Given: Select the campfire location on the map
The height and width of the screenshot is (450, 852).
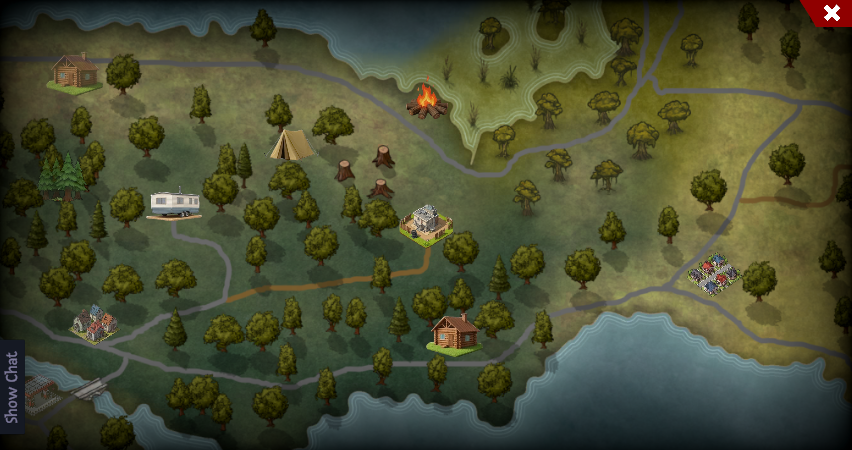Looking at the screenshot, I should 427,101.
